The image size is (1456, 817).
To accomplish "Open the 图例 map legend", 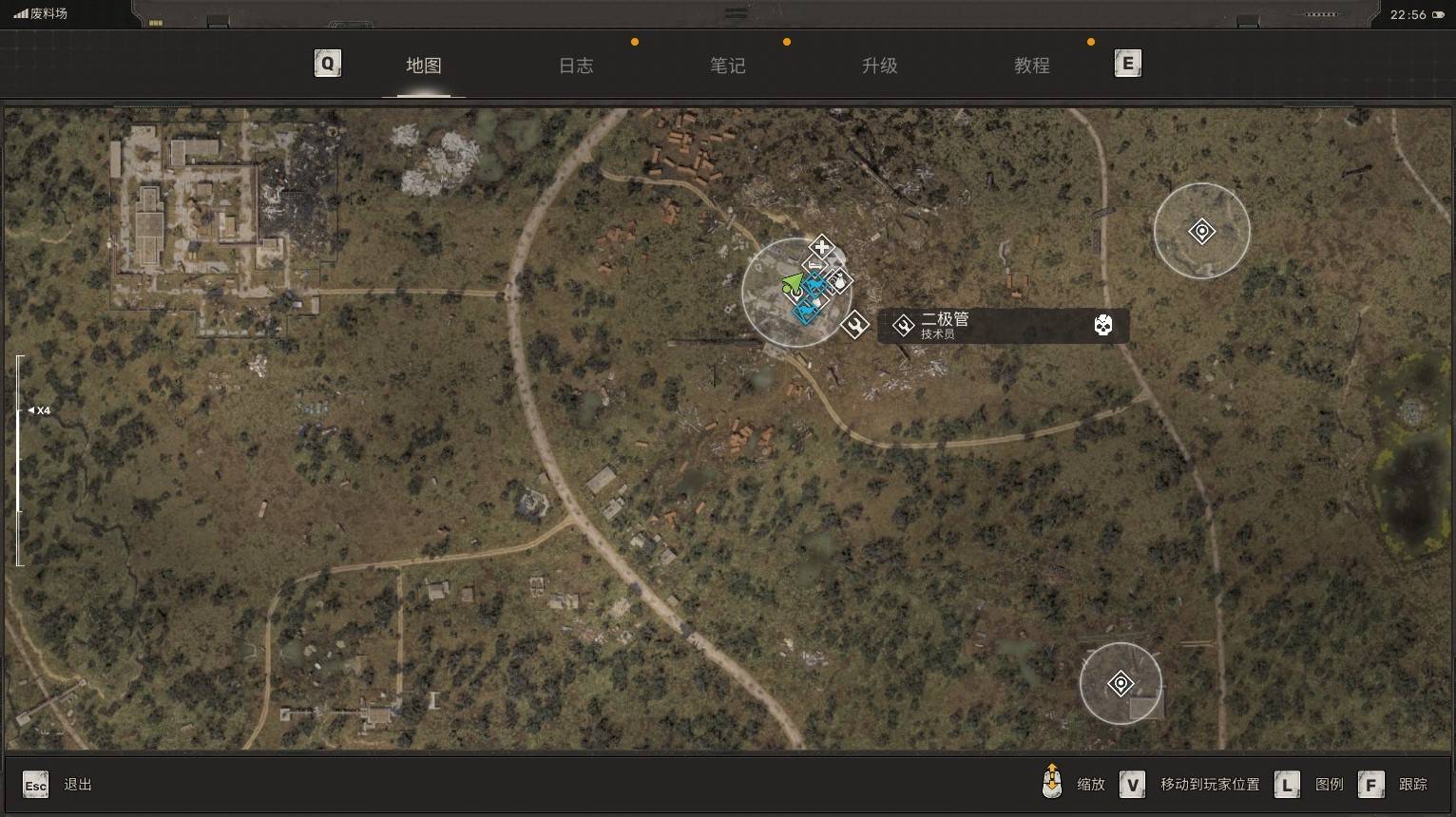I will coord(1329,785).
